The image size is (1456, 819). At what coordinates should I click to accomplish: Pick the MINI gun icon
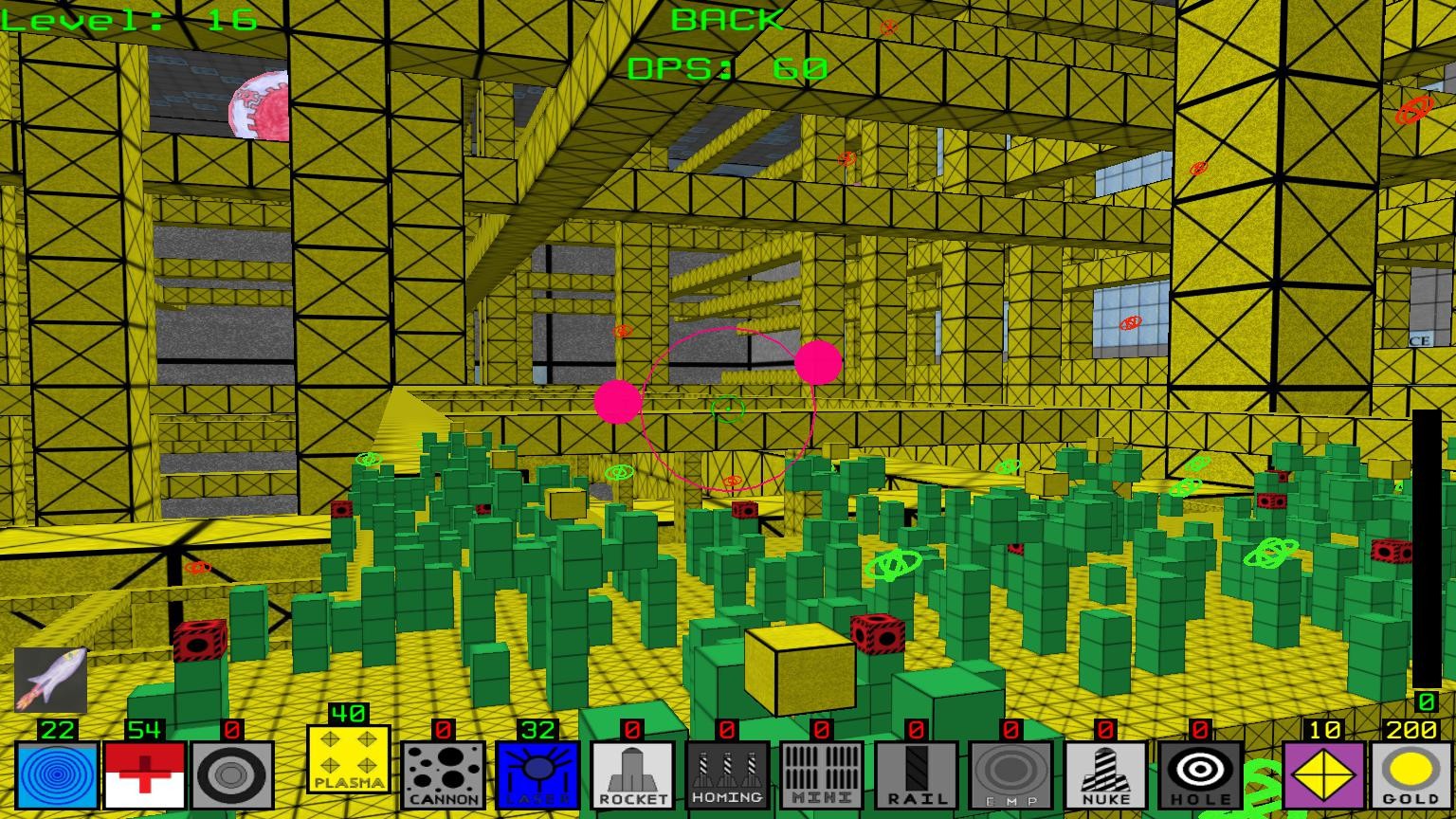pyautogui.click(x=823, y=775)
